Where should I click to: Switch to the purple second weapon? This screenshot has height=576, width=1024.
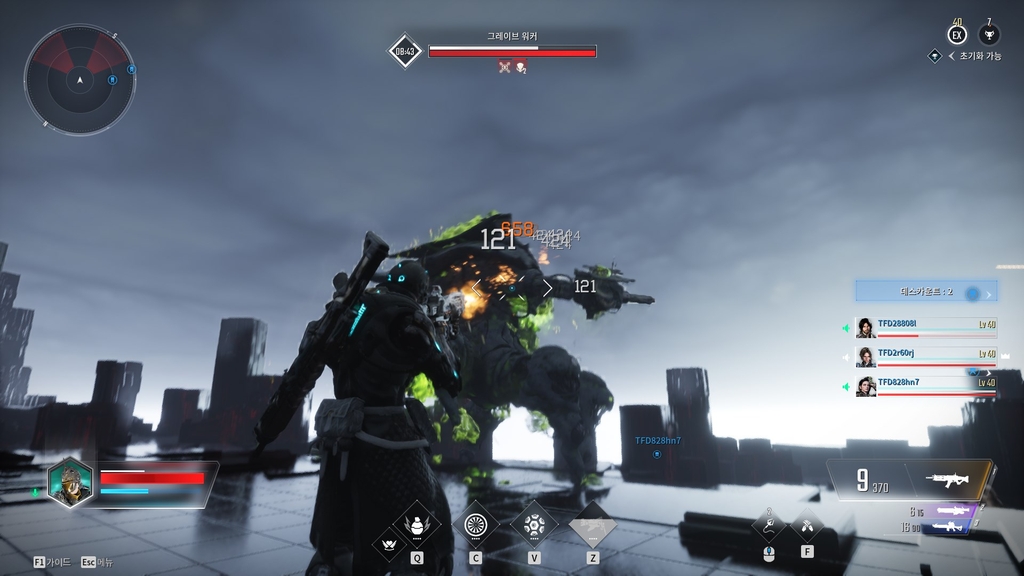click(950, 511)
